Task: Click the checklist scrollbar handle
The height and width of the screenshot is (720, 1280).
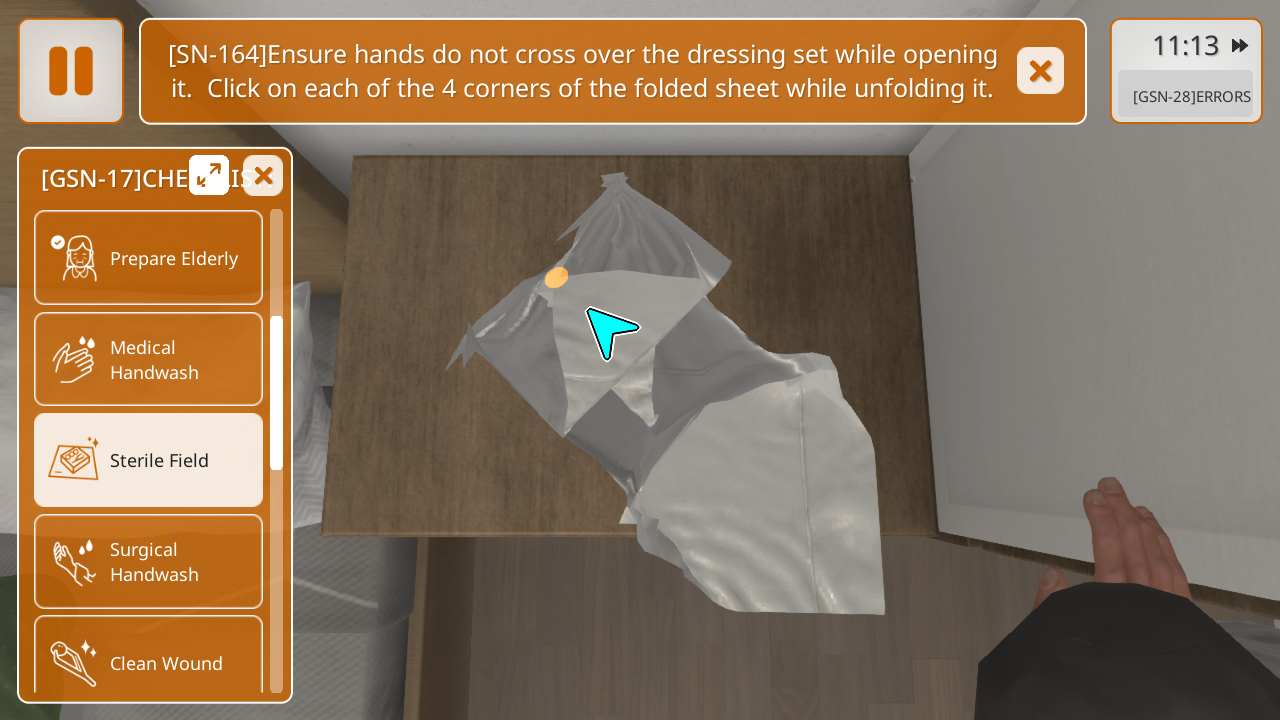Action: click(x=276, y=393)
